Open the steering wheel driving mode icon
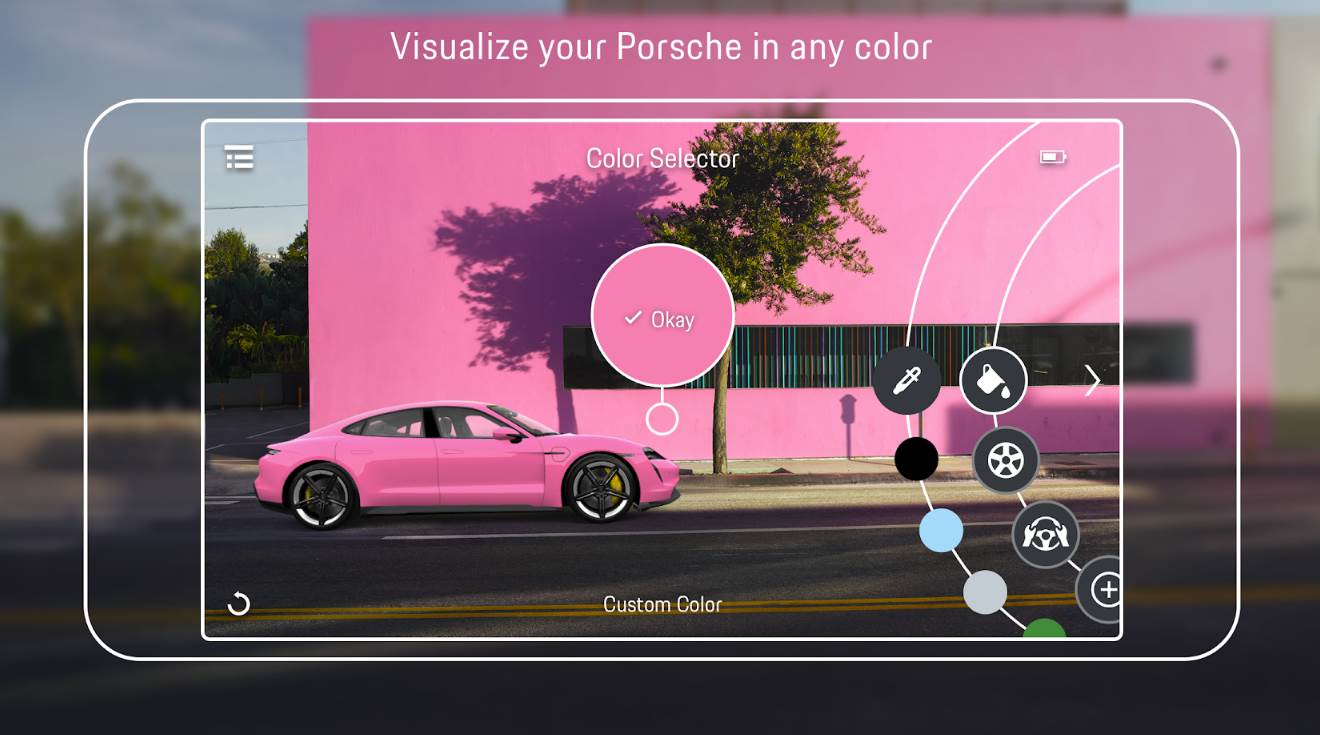 coord(1045,535)
